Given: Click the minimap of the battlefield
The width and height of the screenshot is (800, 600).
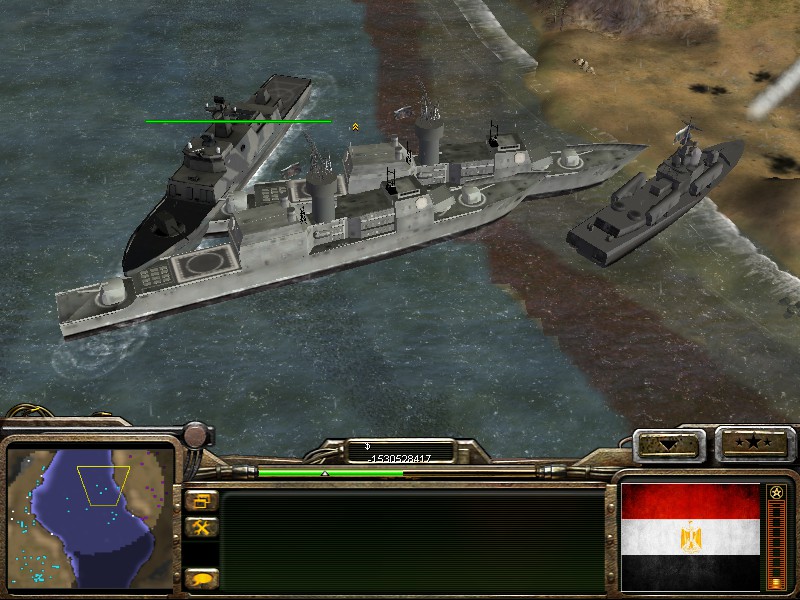Looking at the screenshot, I should [x=90, y=516].
